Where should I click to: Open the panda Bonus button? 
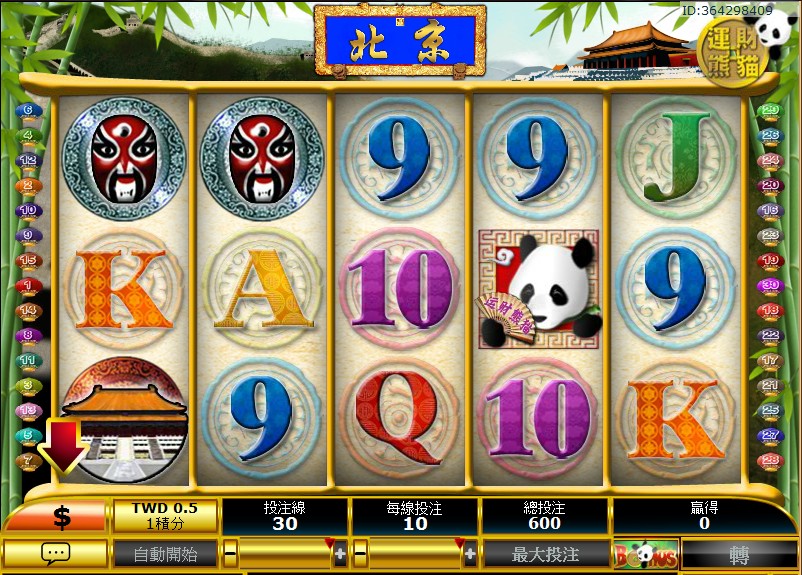pyautogui.click(x=644, y=553)
